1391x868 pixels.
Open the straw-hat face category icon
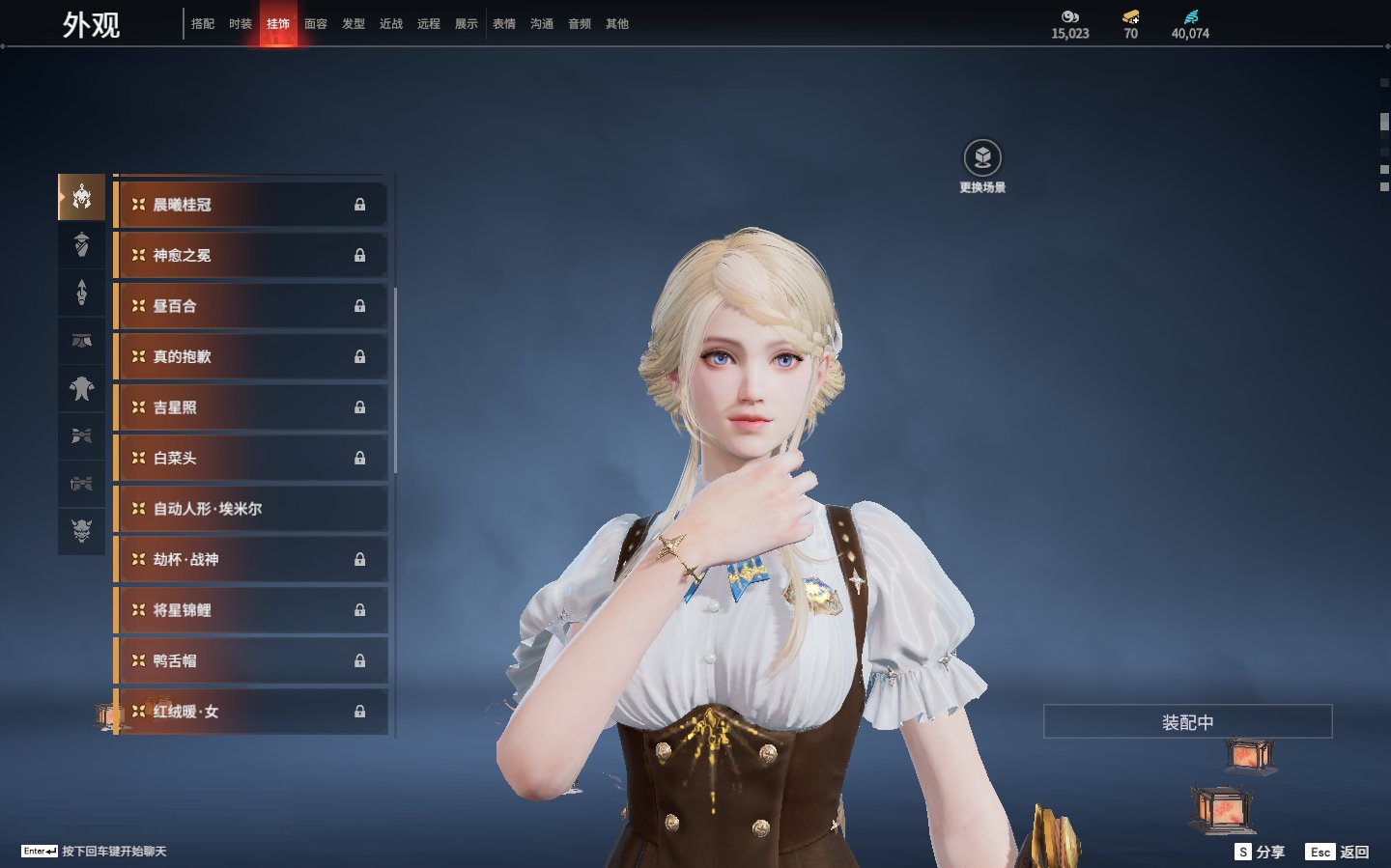[82, 245]
